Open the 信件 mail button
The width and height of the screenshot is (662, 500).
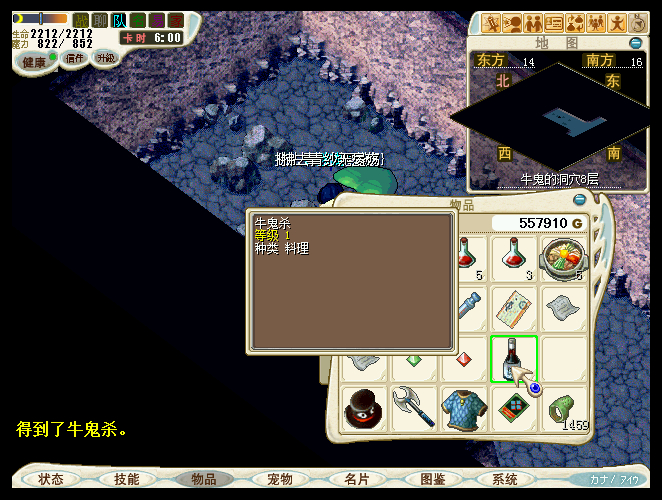click(x=75, y=58)
